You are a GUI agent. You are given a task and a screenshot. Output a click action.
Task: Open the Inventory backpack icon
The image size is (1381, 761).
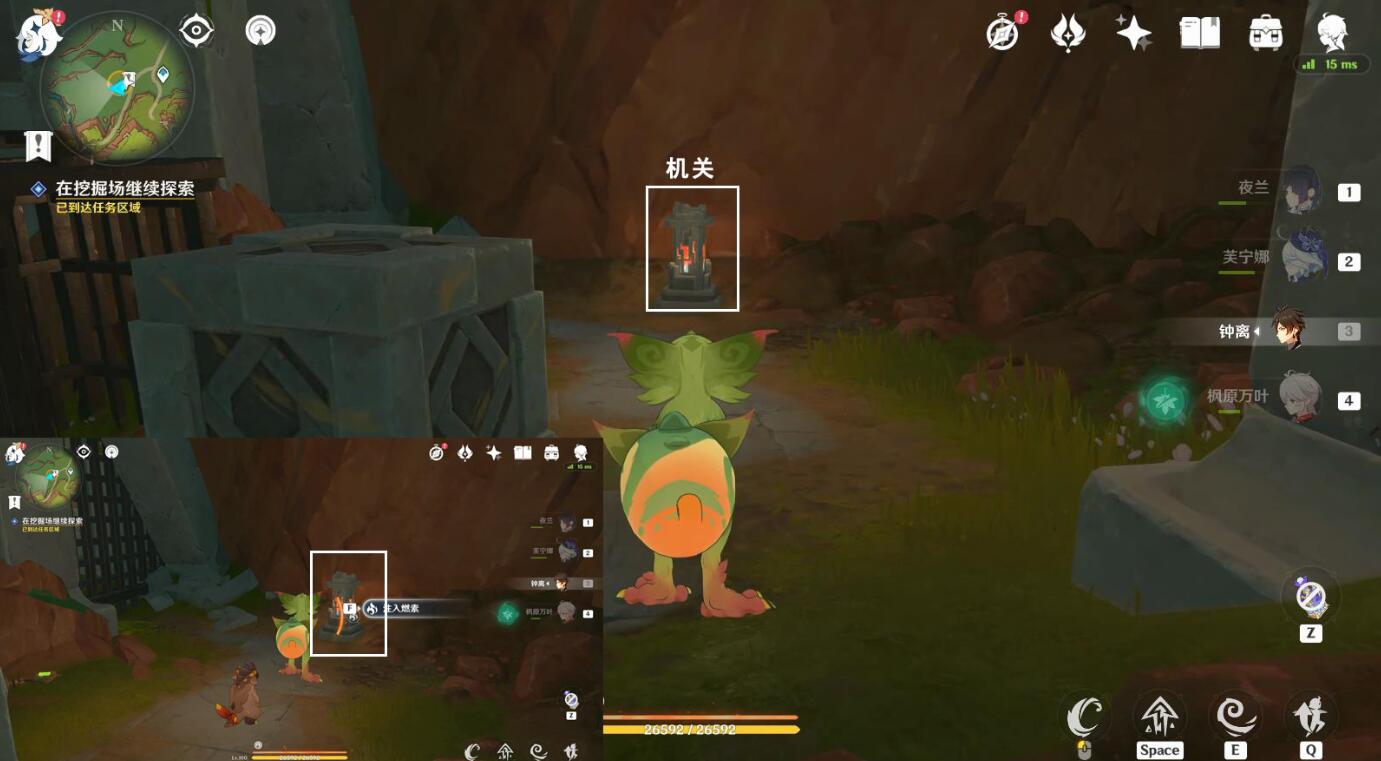tap(1264, 32)
